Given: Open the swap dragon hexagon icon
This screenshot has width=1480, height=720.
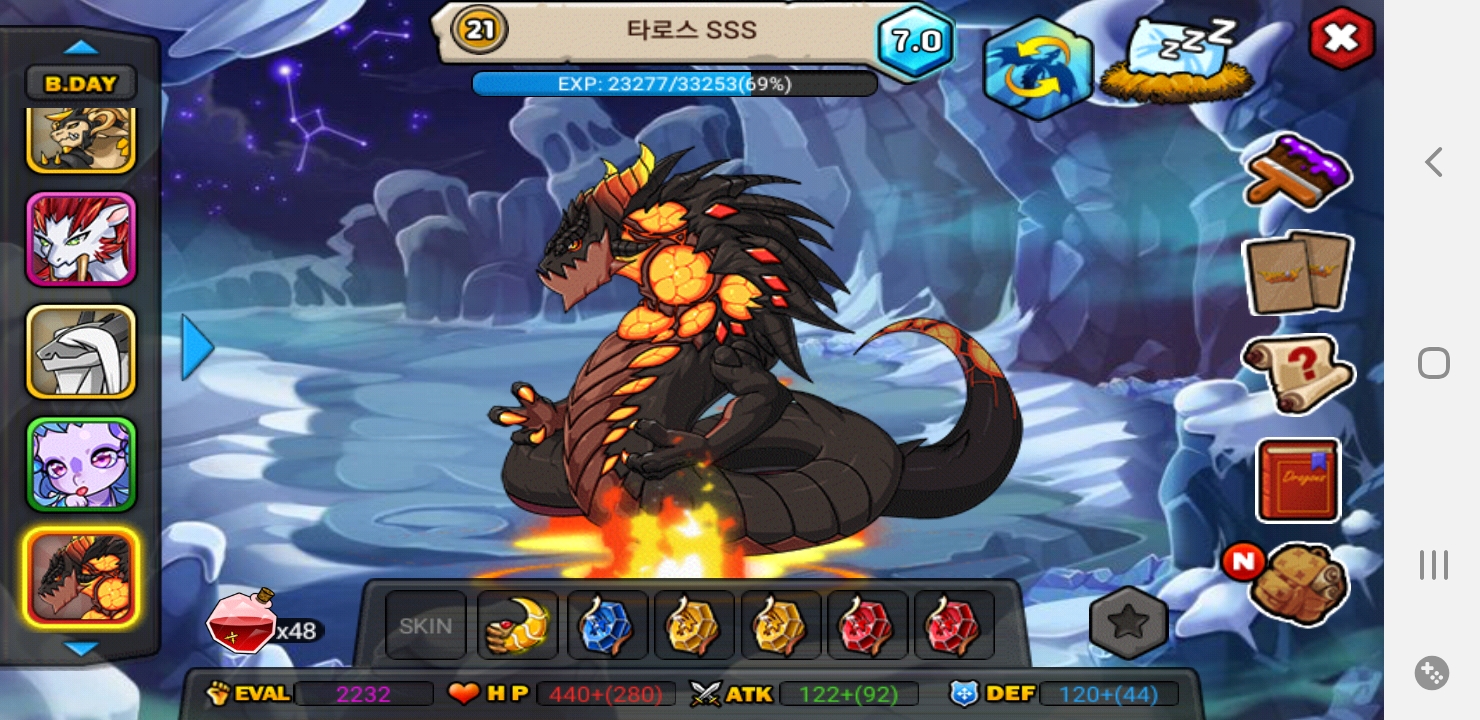Looking at the screenshot, I should [1037, 66].
